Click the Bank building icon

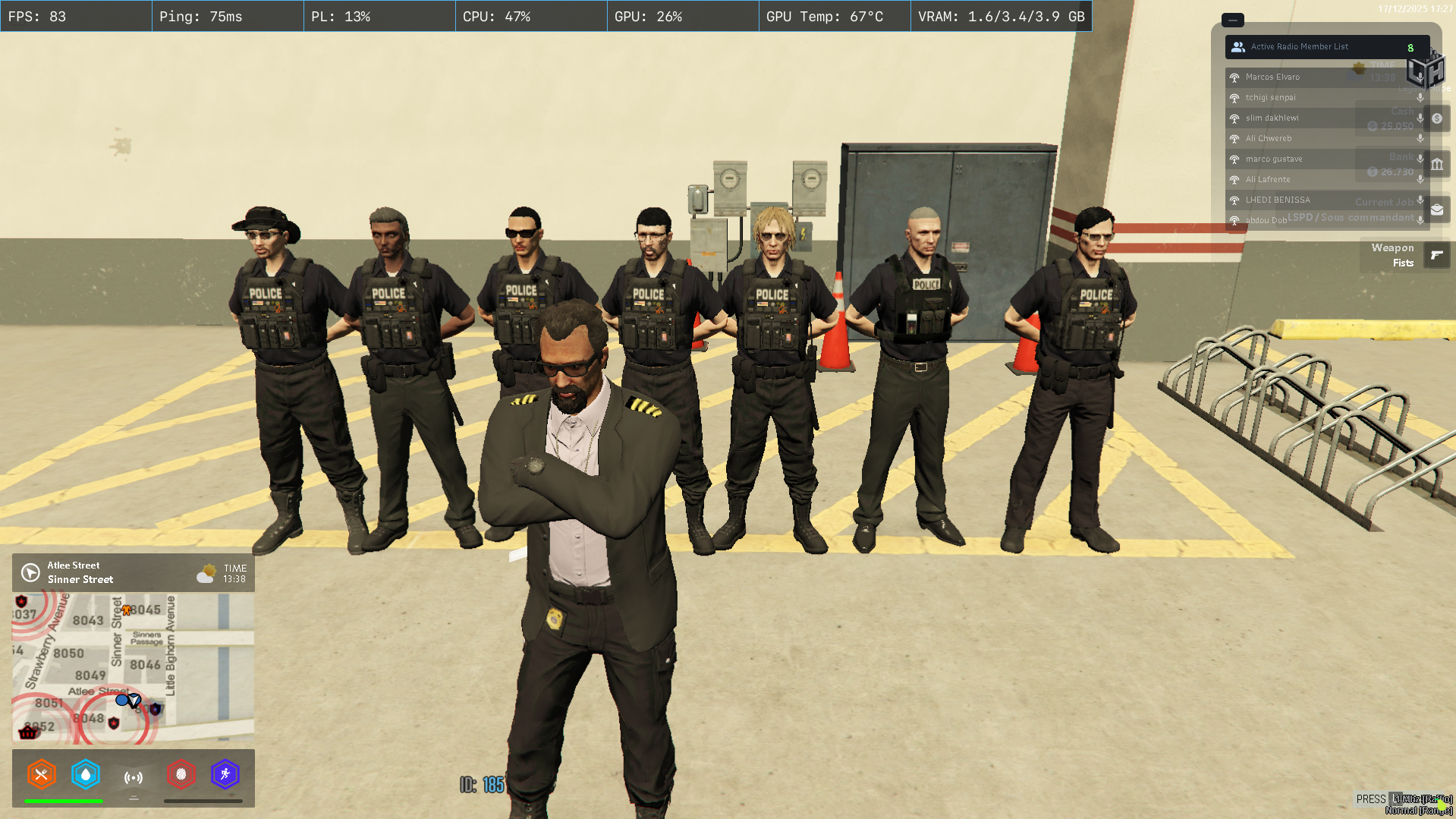point(1436,164)
